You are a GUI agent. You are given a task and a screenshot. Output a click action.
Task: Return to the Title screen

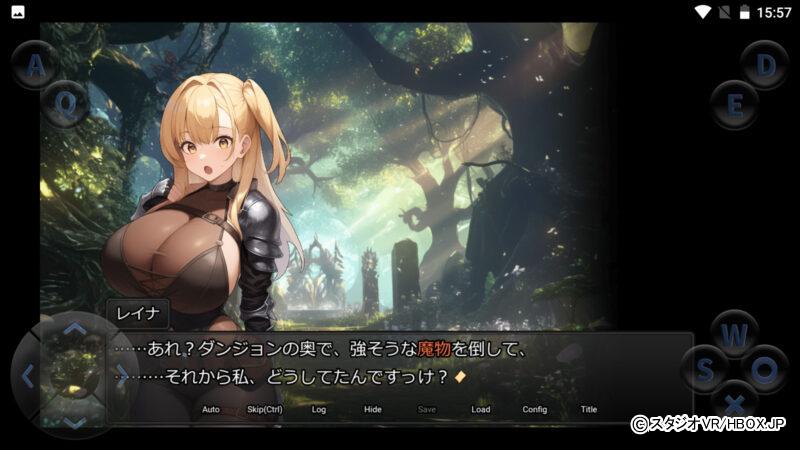(x=589, y=409)
